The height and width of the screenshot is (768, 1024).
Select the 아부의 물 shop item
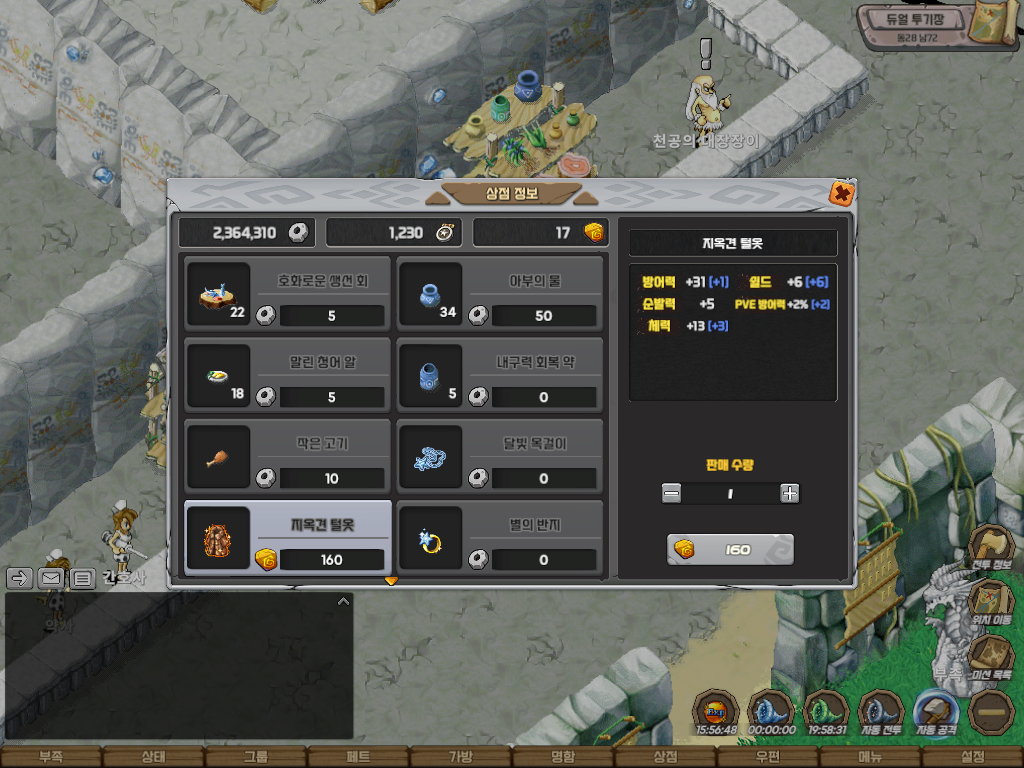[500, 294]
